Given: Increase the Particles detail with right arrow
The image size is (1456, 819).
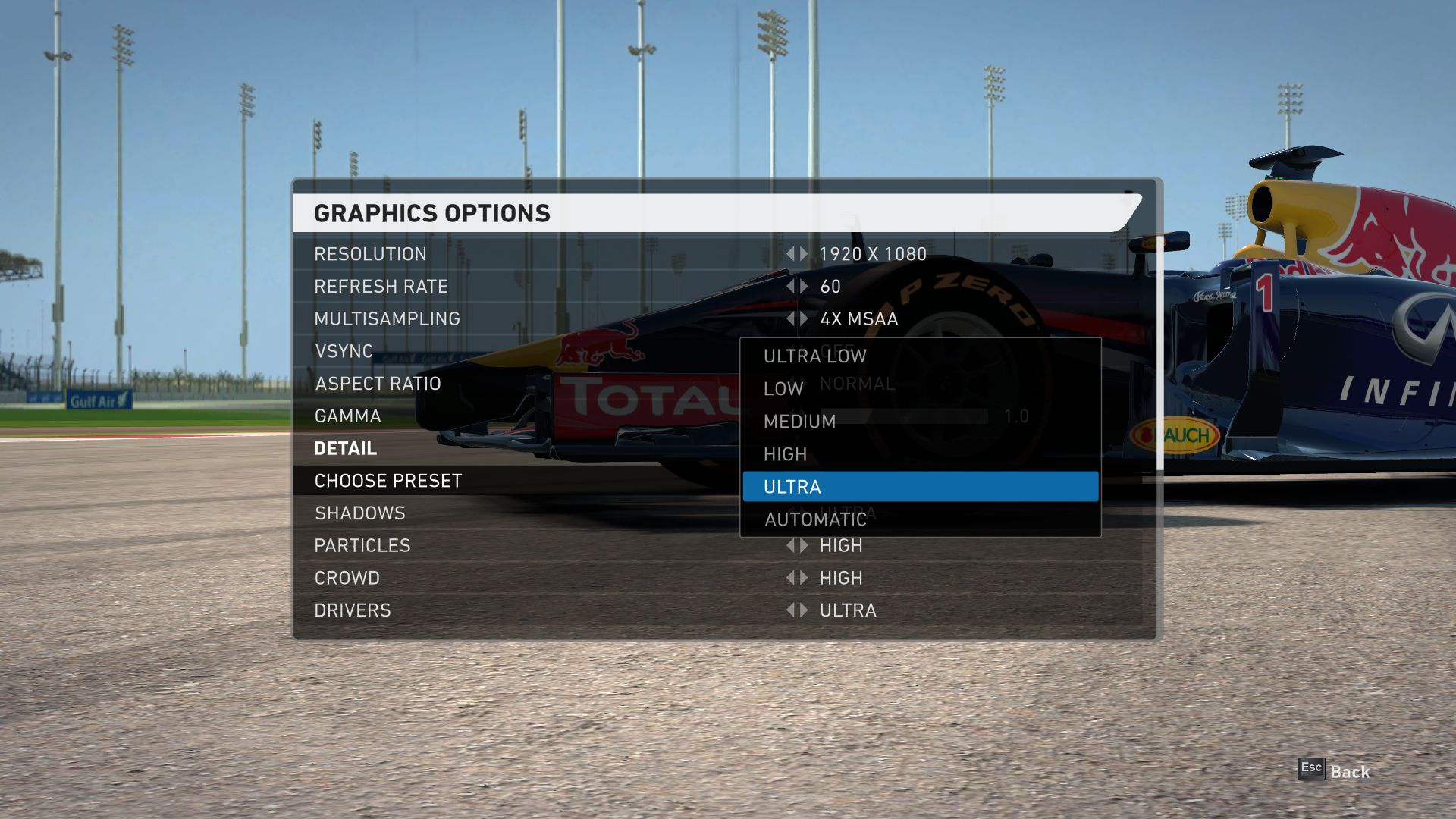Looking at the screenshot, I should point(805,545).
